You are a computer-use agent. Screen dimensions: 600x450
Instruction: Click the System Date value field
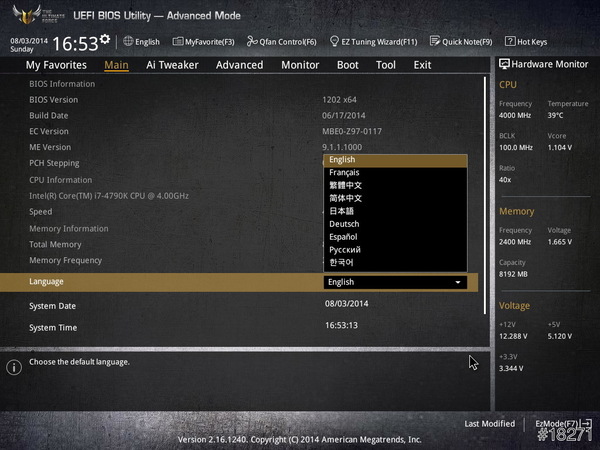click(x=346, y=304)
